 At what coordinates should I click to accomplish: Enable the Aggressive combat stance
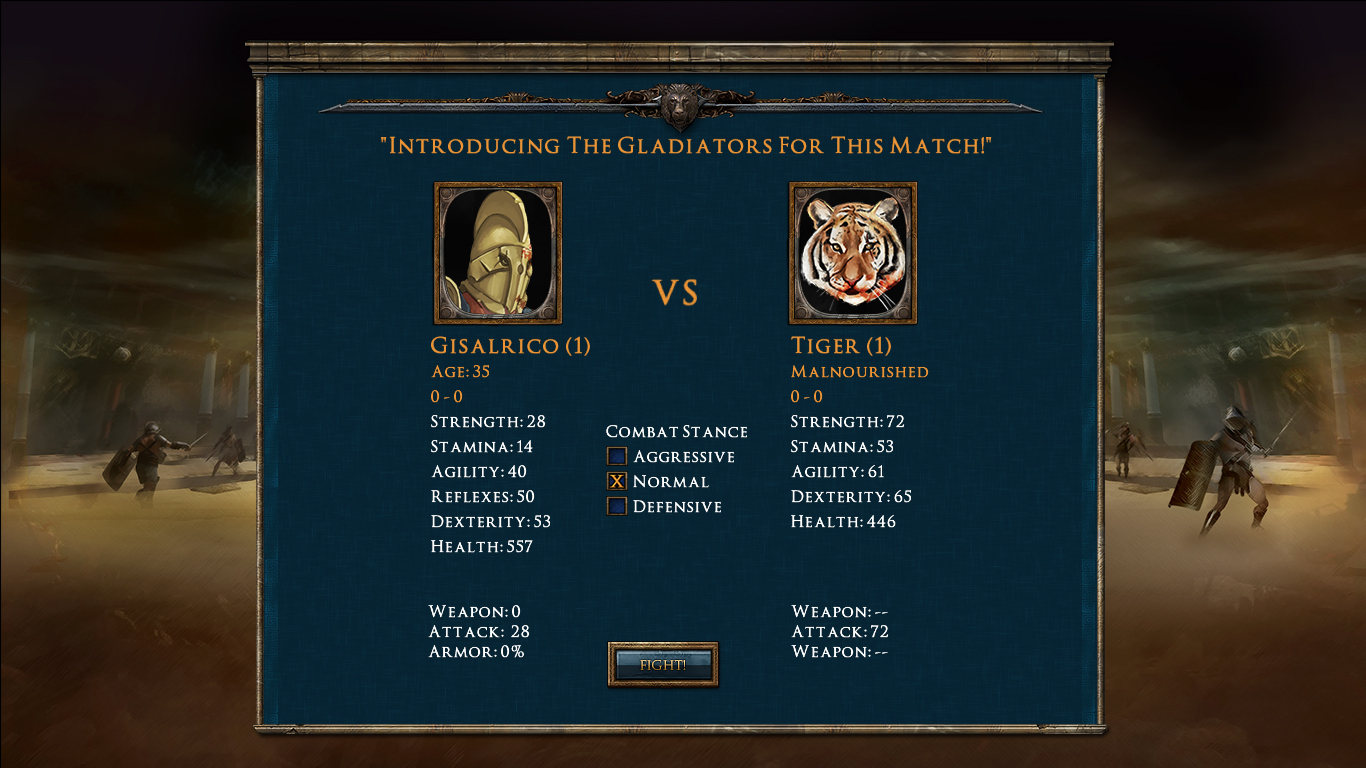617,457
